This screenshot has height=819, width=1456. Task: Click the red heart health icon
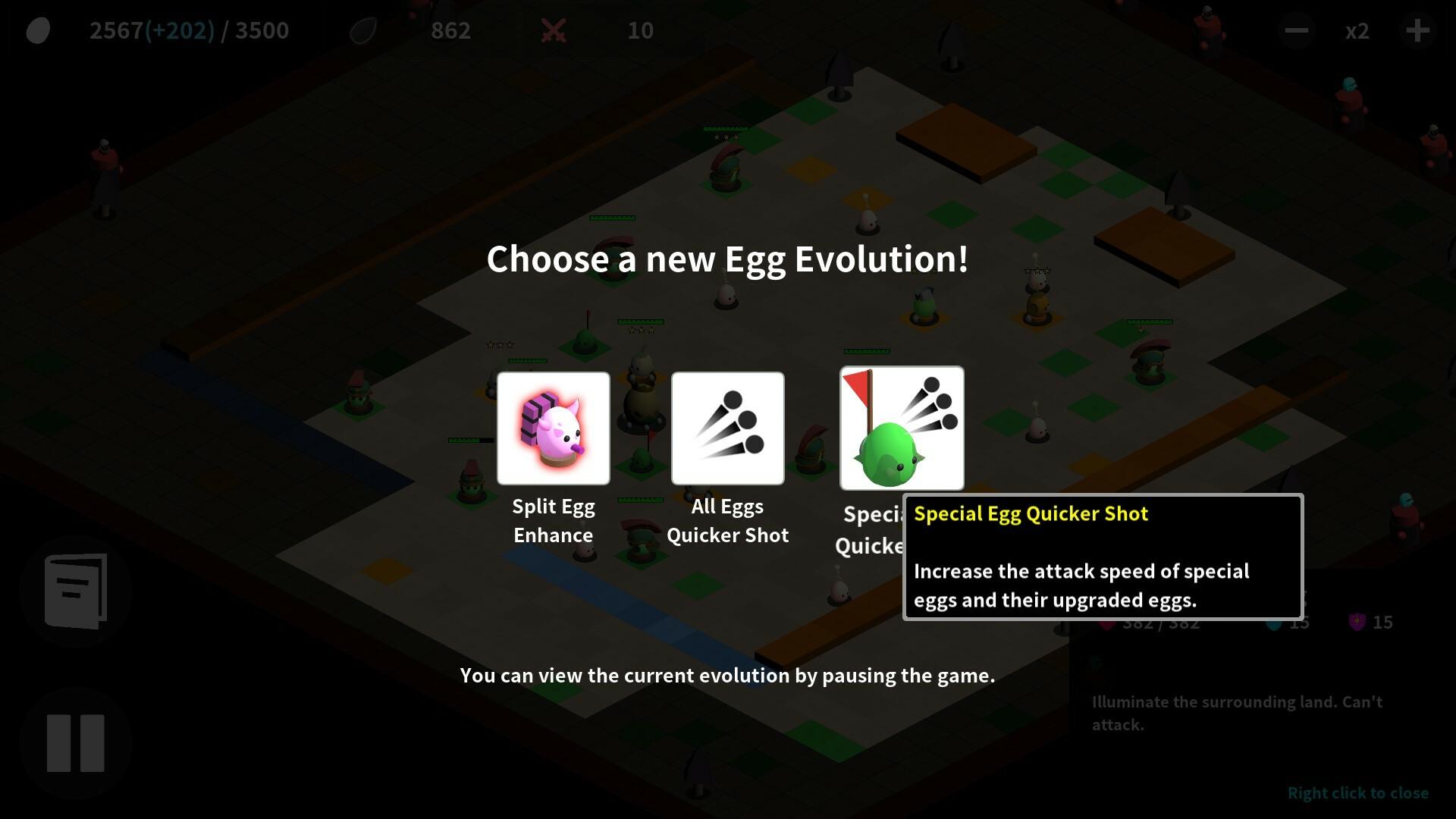tap(1107, 622)
